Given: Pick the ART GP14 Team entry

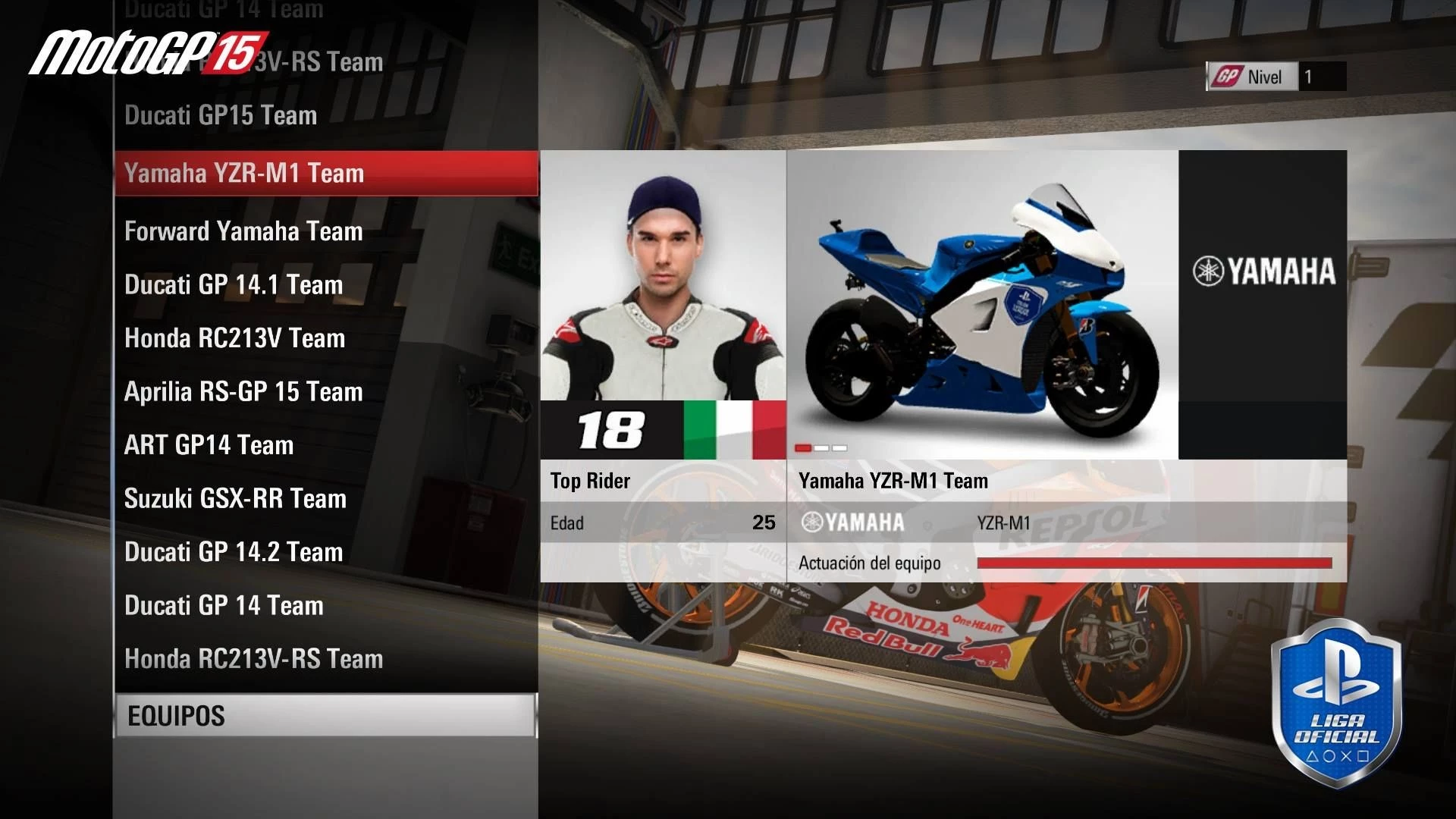Looking at the screenshot, I should point(209,445).
